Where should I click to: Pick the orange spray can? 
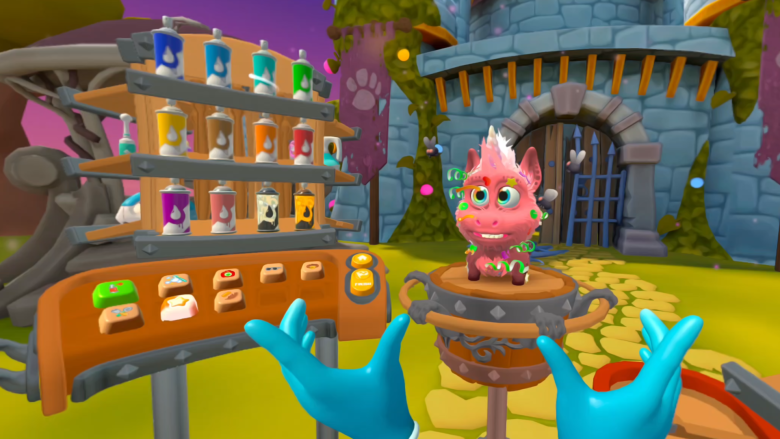[265, 139]
